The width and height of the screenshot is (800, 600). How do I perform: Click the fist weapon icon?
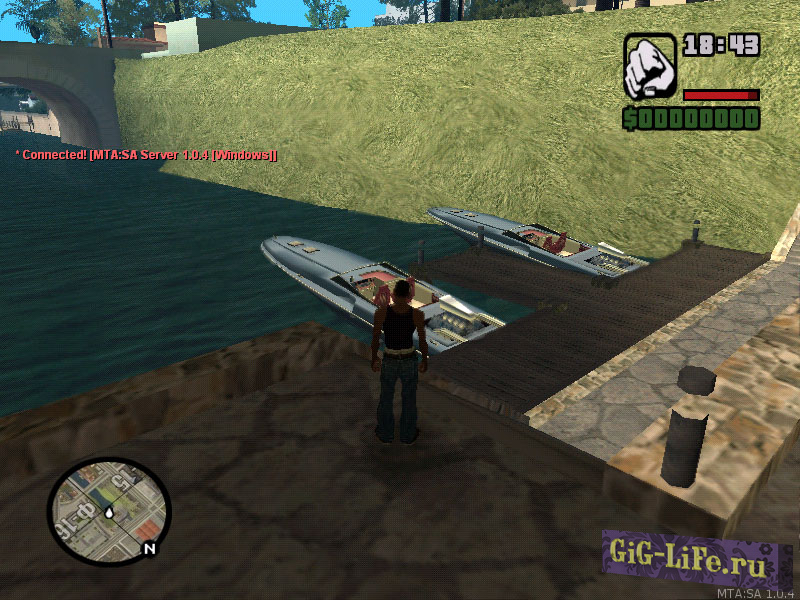(650, 67)
